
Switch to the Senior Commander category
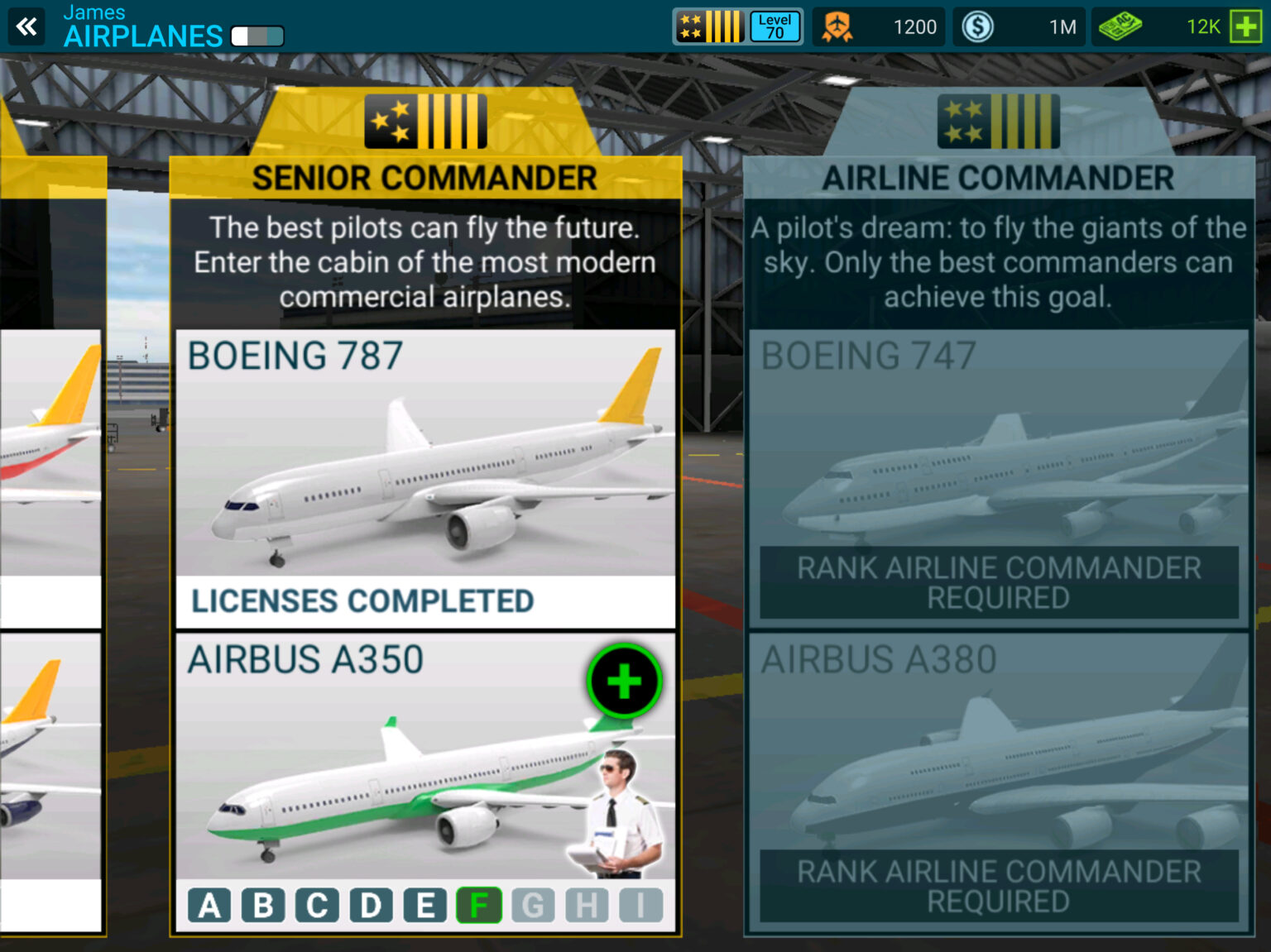[x=424, y=177]
